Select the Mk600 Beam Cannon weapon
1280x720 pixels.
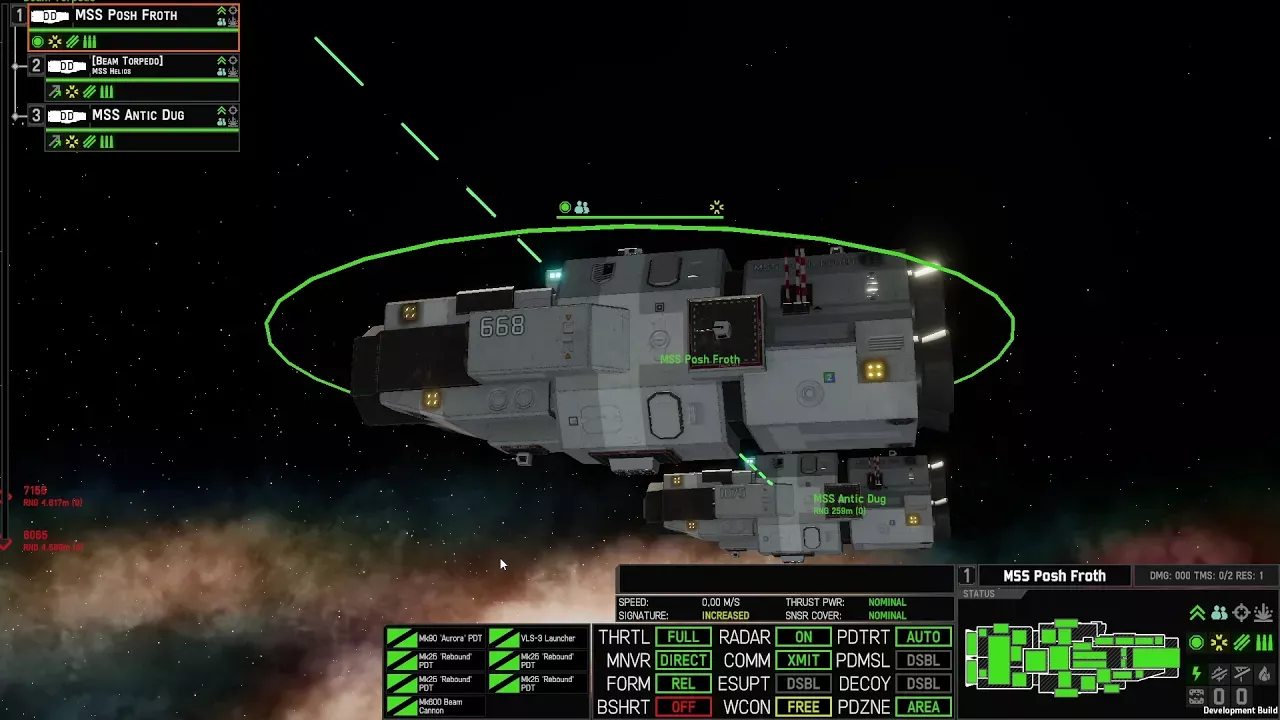(436, 707)
